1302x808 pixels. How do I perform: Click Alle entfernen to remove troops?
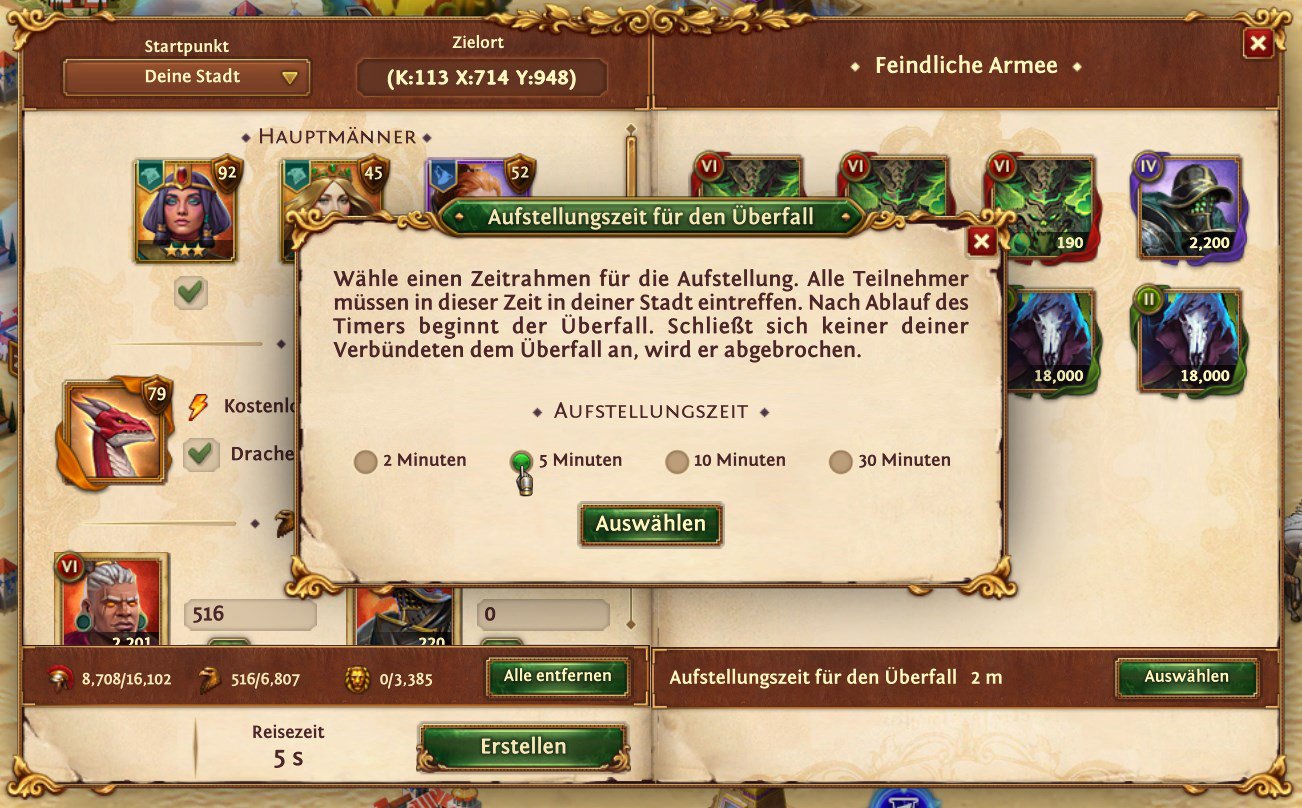coord(557,676)
